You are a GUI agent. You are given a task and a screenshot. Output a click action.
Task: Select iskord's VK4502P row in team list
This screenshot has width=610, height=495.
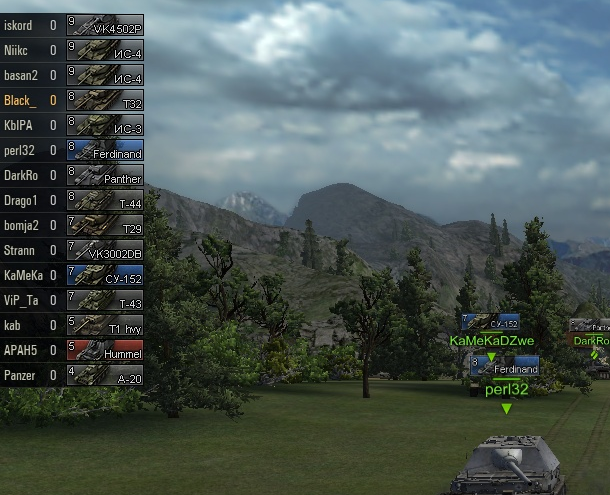72,25
